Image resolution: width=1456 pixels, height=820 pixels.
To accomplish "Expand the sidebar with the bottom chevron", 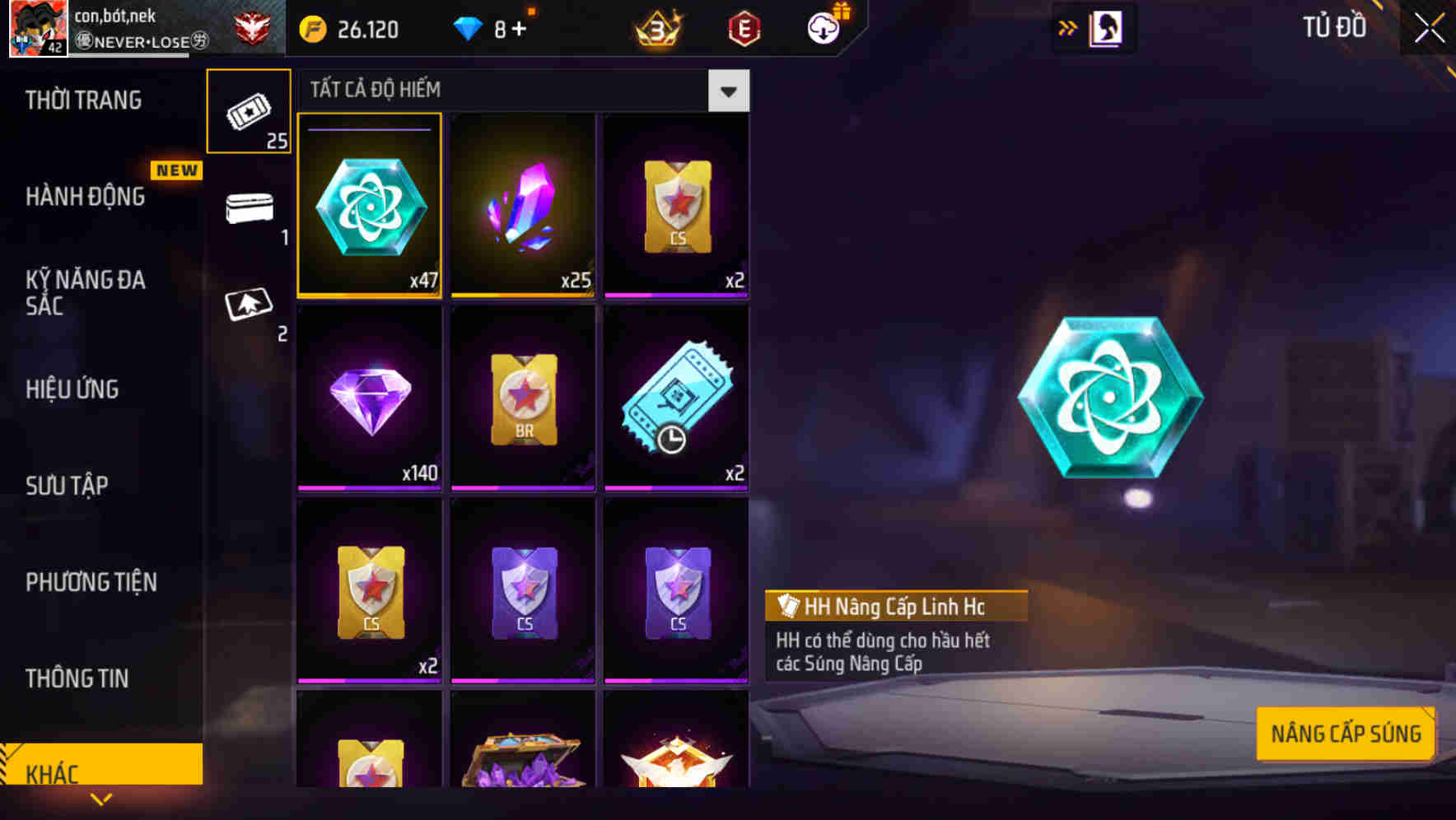I will tap(101, 799).
